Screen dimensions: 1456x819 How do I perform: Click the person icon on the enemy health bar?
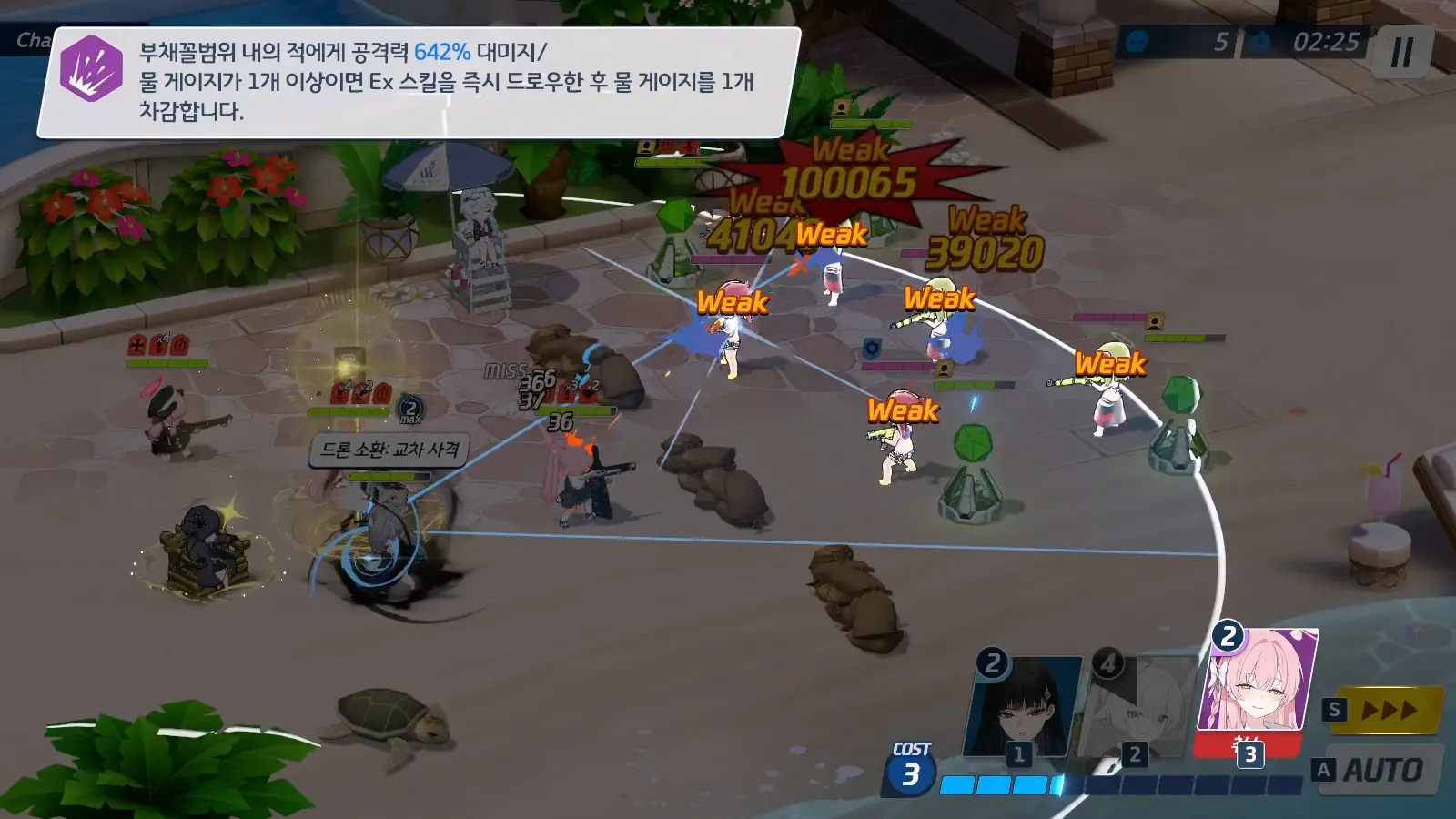842,107
